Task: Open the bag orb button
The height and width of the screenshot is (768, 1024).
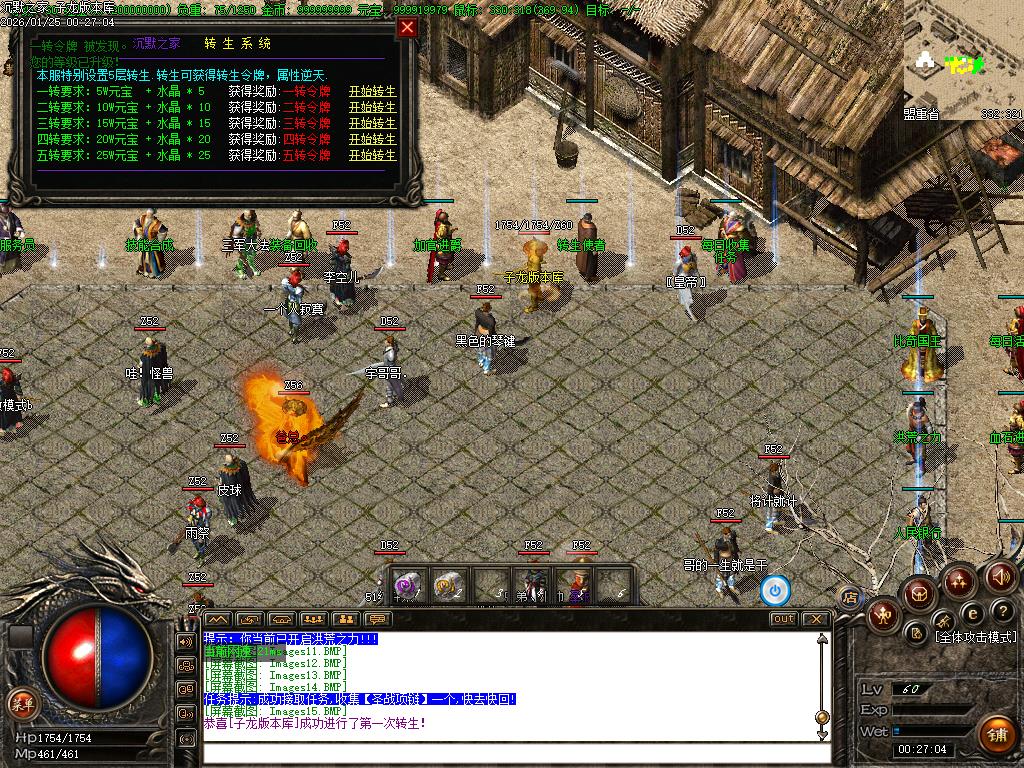Action: [918, 594]
